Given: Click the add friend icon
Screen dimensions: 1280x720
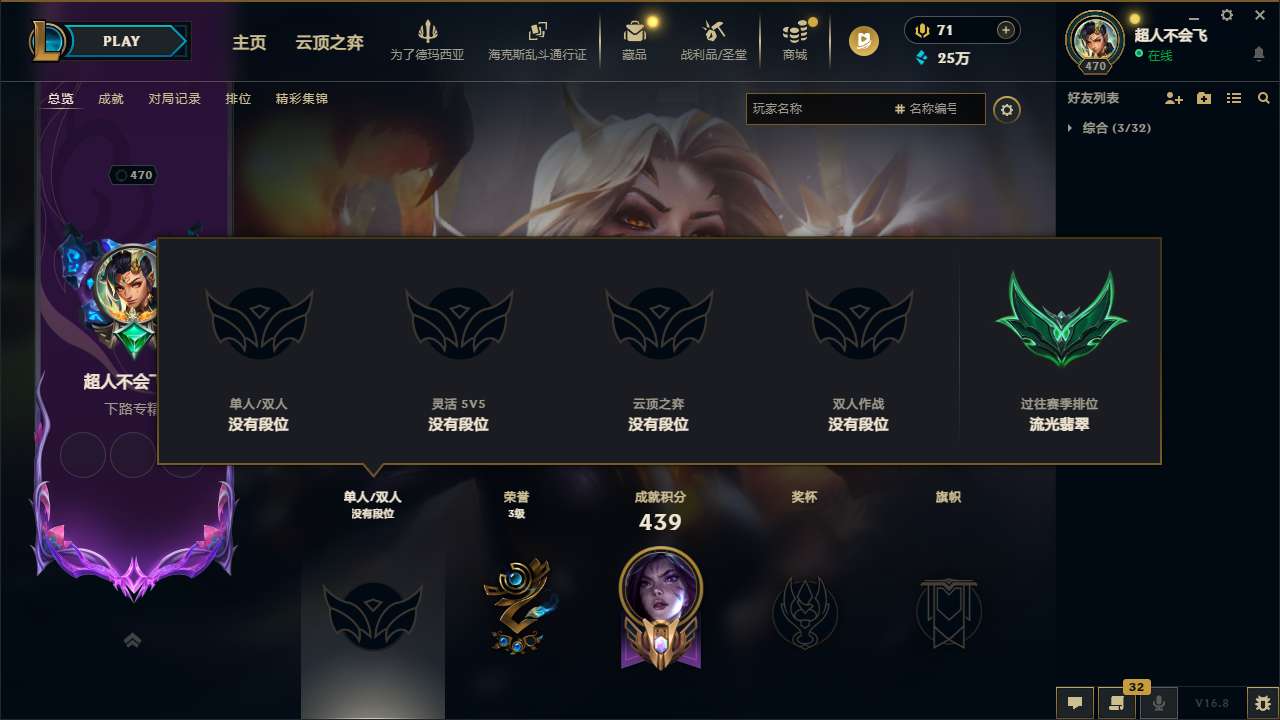Looking at the screenshot, I should 1172,98.
